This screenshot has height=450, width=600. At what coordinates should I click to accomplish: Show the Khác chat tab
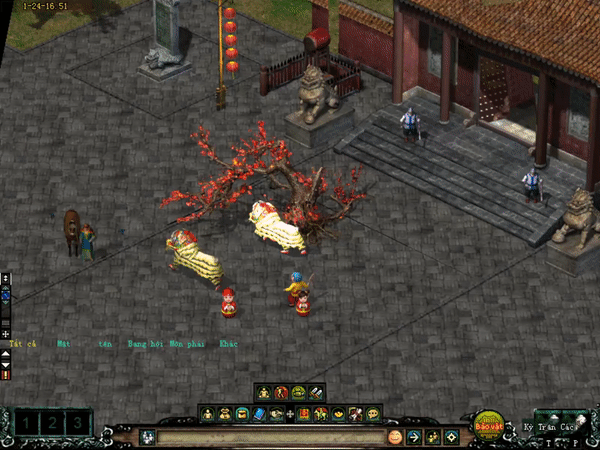[x=228, y=344]
